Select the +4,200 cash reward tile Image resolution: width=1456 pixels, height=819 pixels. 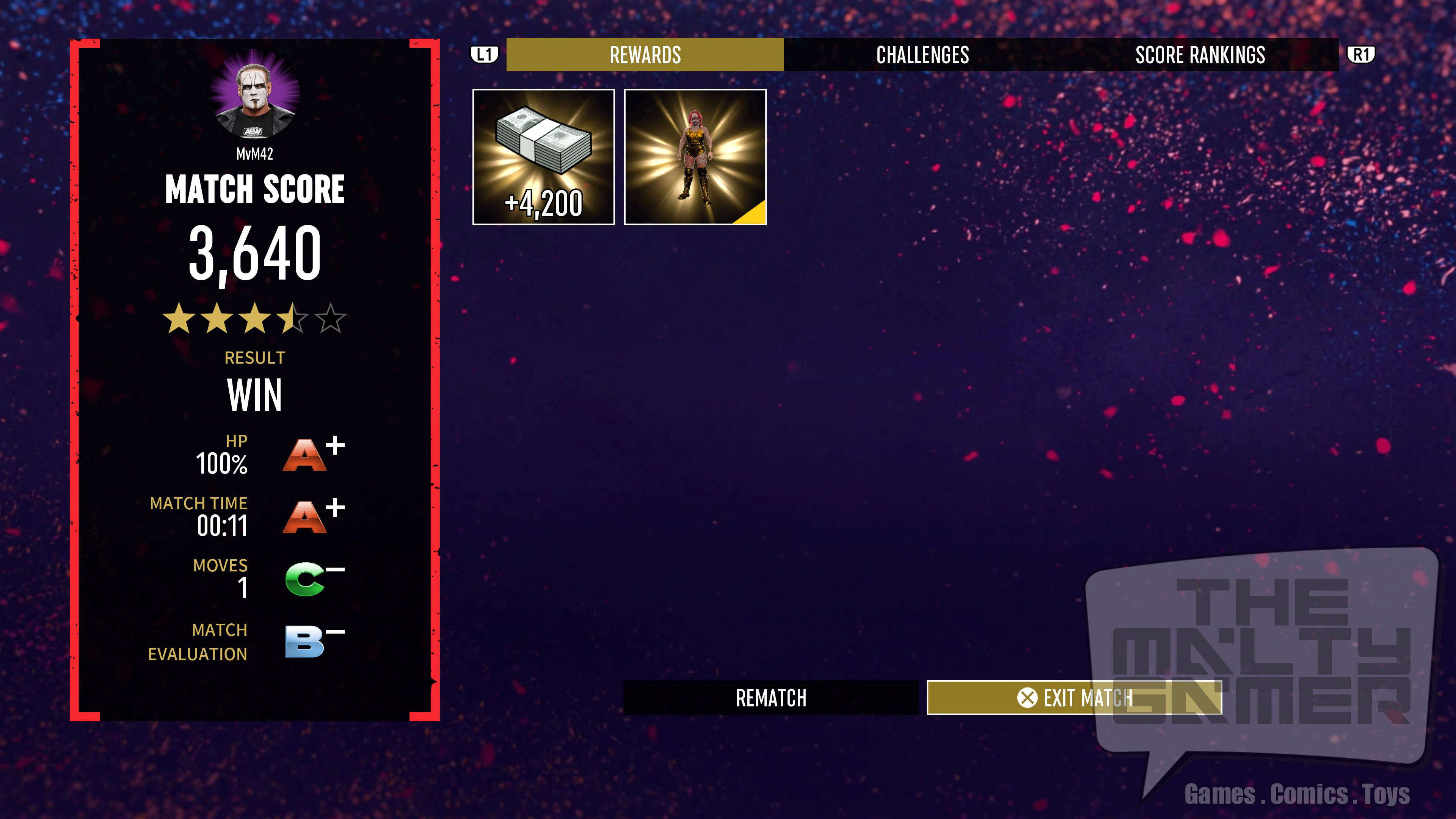click(x=543, y=157)
